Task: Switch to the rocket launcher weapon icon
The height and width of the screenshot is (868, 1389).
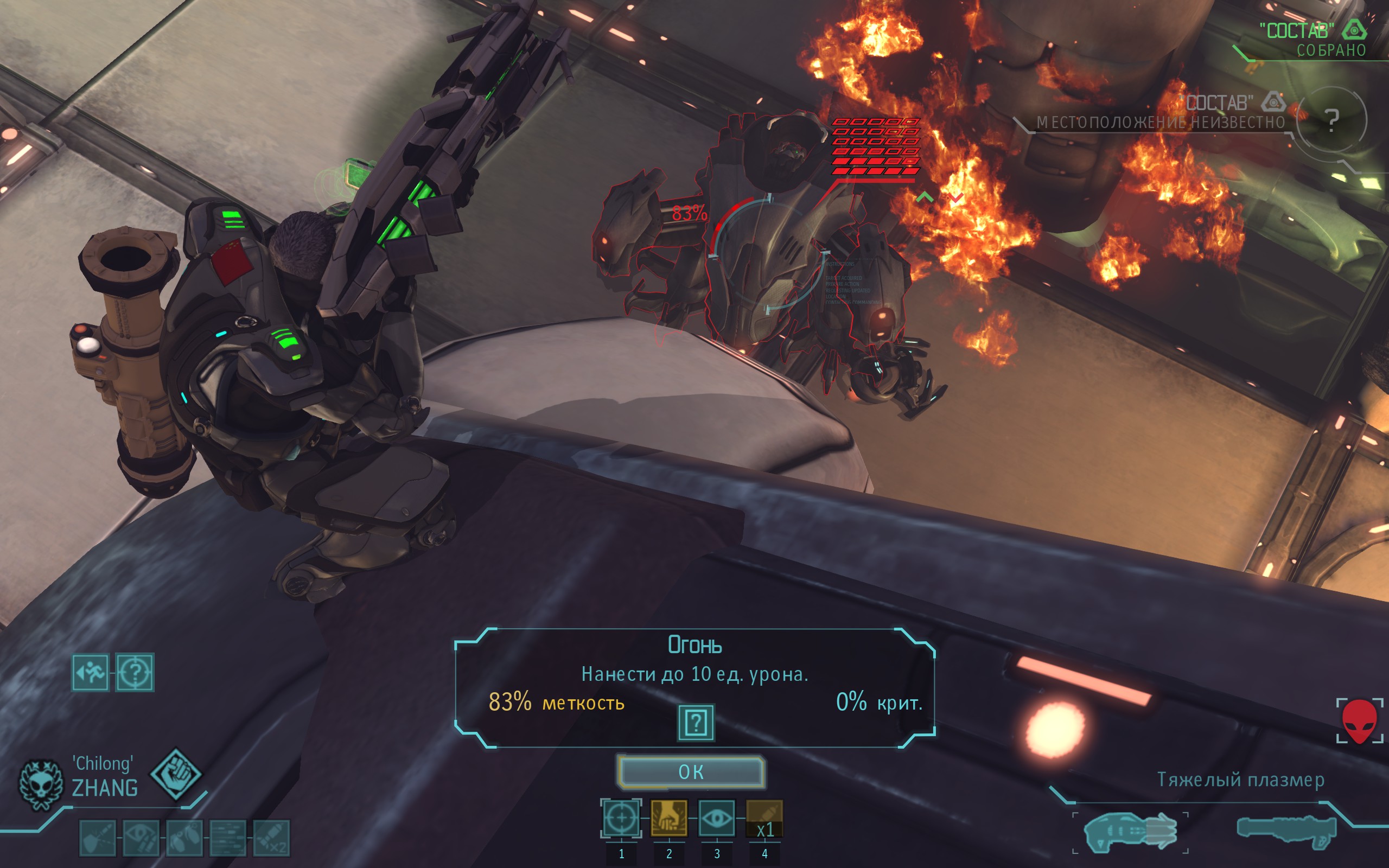Action: (x=1286, y=831)
